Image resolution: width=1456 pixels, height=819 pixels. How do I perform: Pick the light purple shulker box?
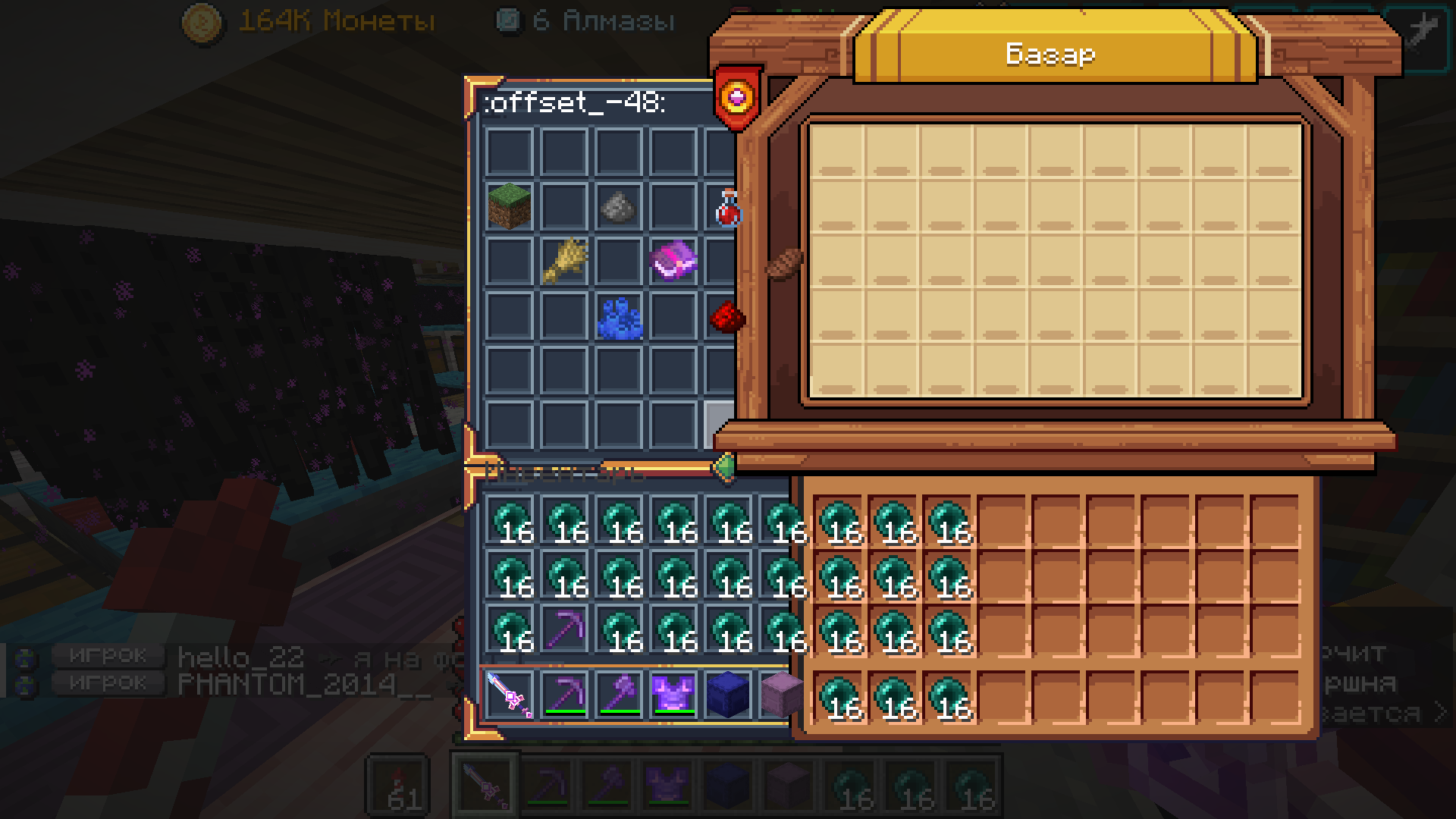pos(778,694)
